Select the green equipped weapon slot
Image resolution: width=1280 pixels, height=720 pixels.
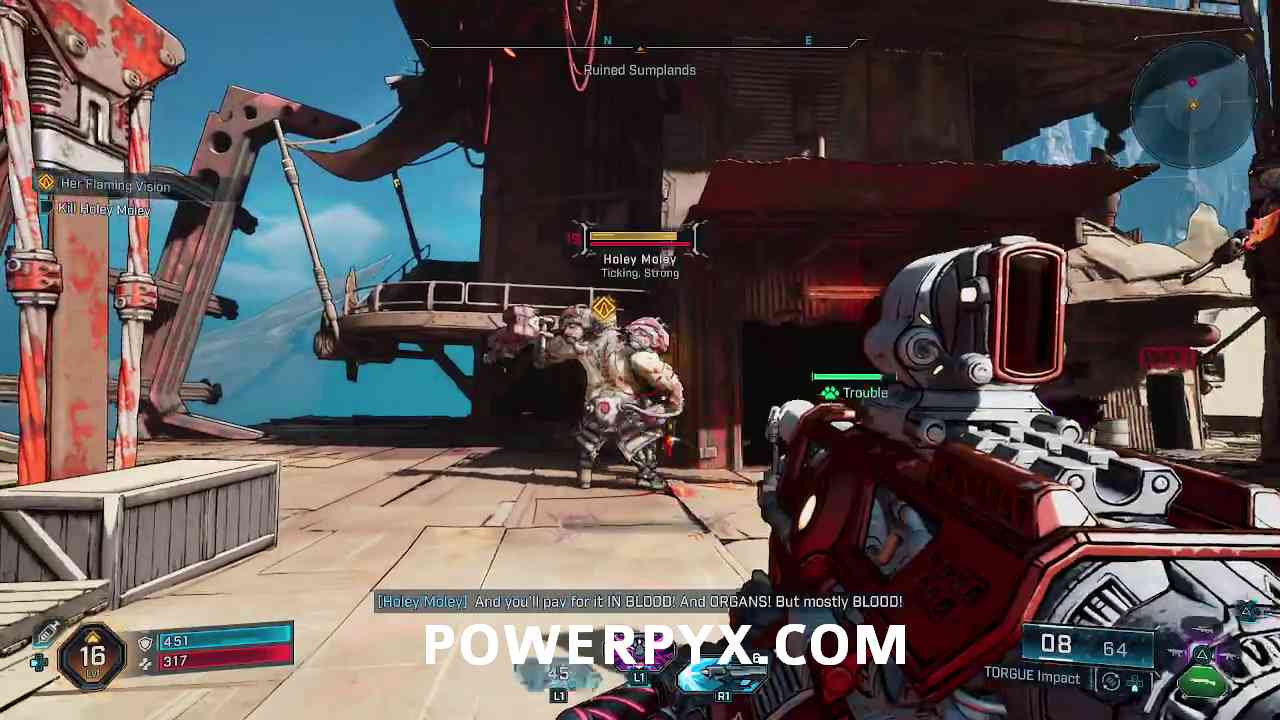pos(1203,683)
